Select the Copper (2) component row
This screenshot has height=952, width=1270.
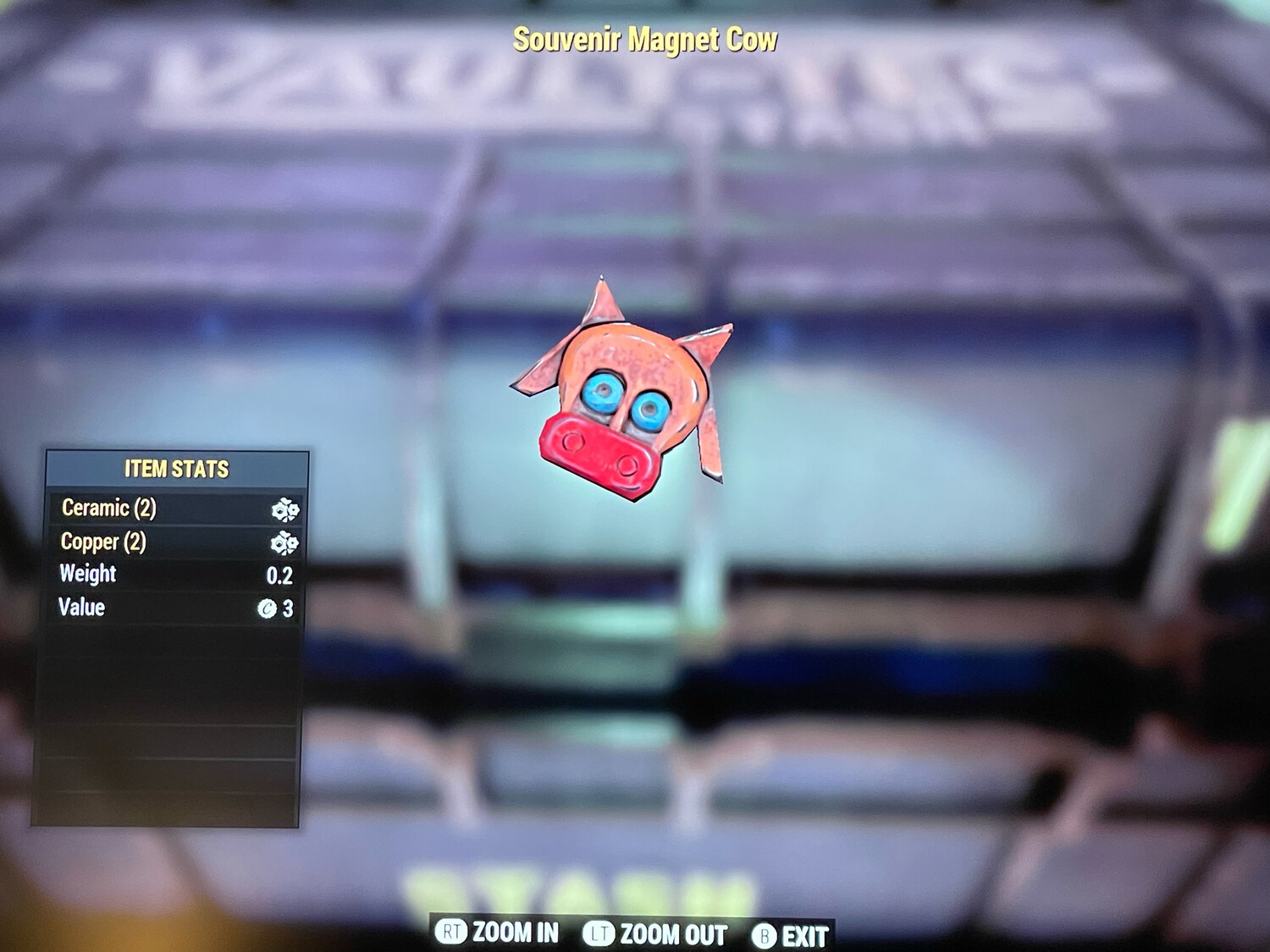(x=176, y=542)
